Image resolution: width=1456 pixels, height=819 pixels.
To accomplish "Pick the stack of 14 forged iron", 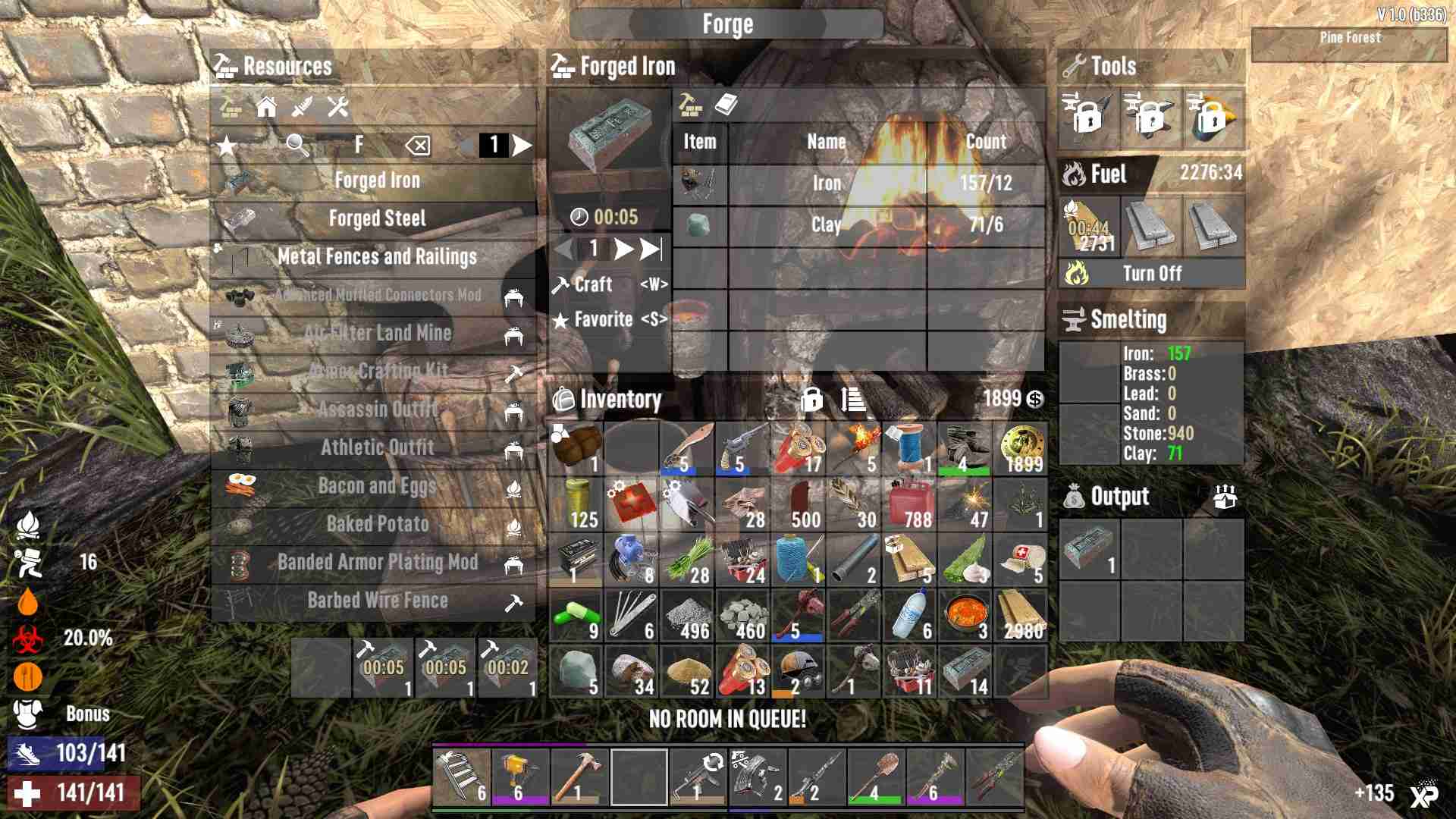I will [965, 671].
